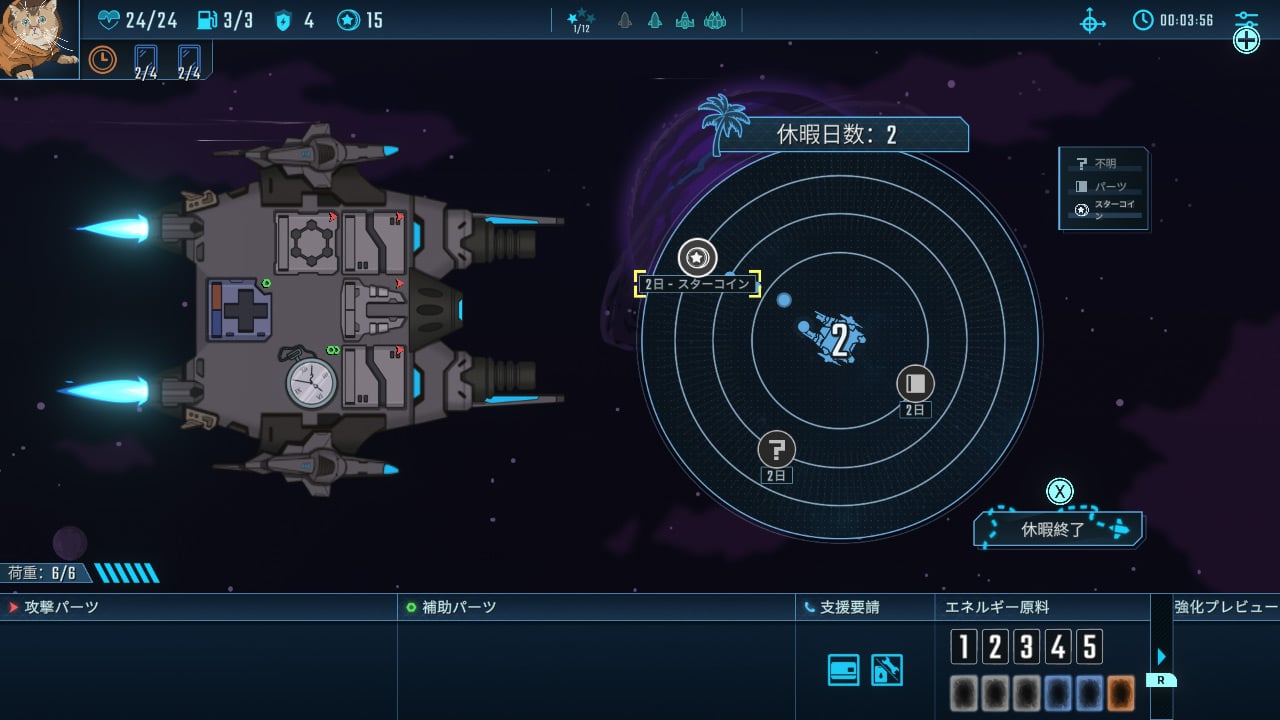
Task: Pick the unknown question mark destination
Action: point(777,449)
